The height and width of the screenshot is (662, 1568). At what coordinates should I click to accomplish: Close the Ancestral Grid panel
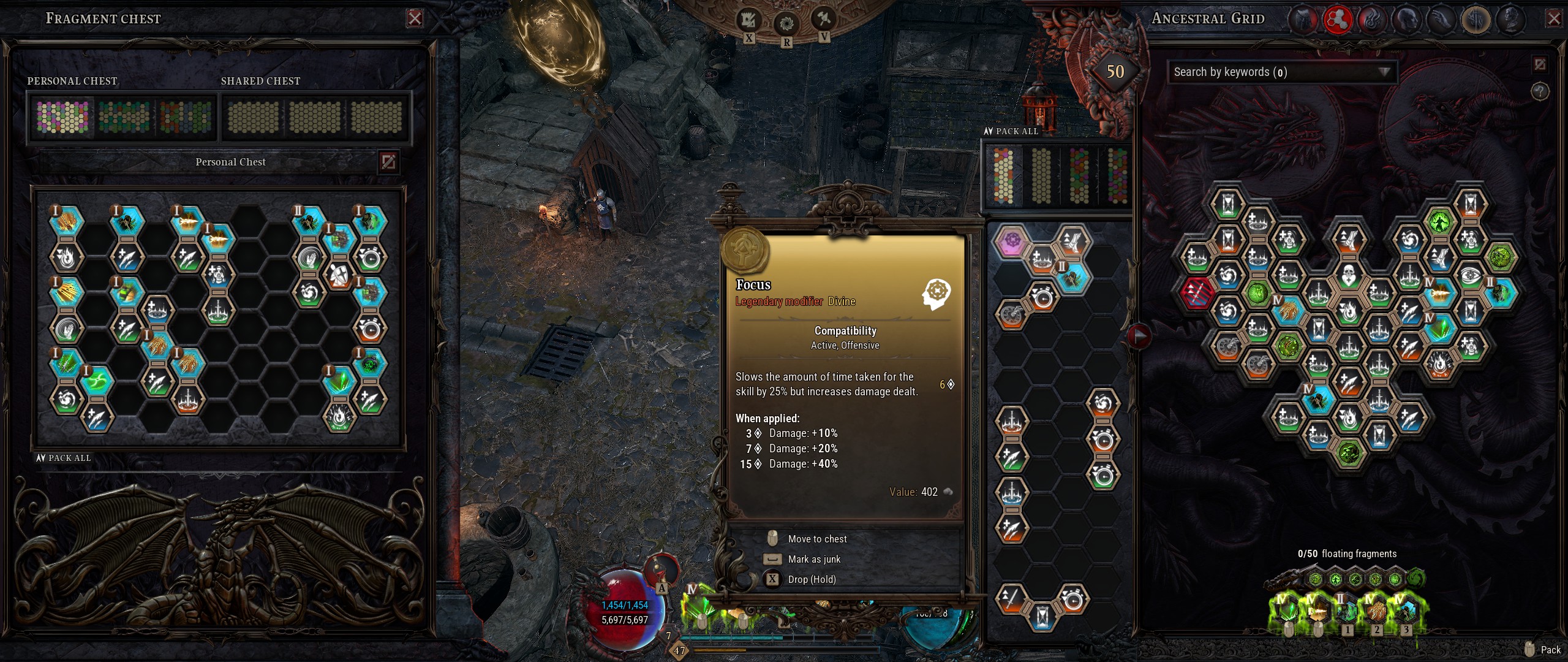point(1553,19)
